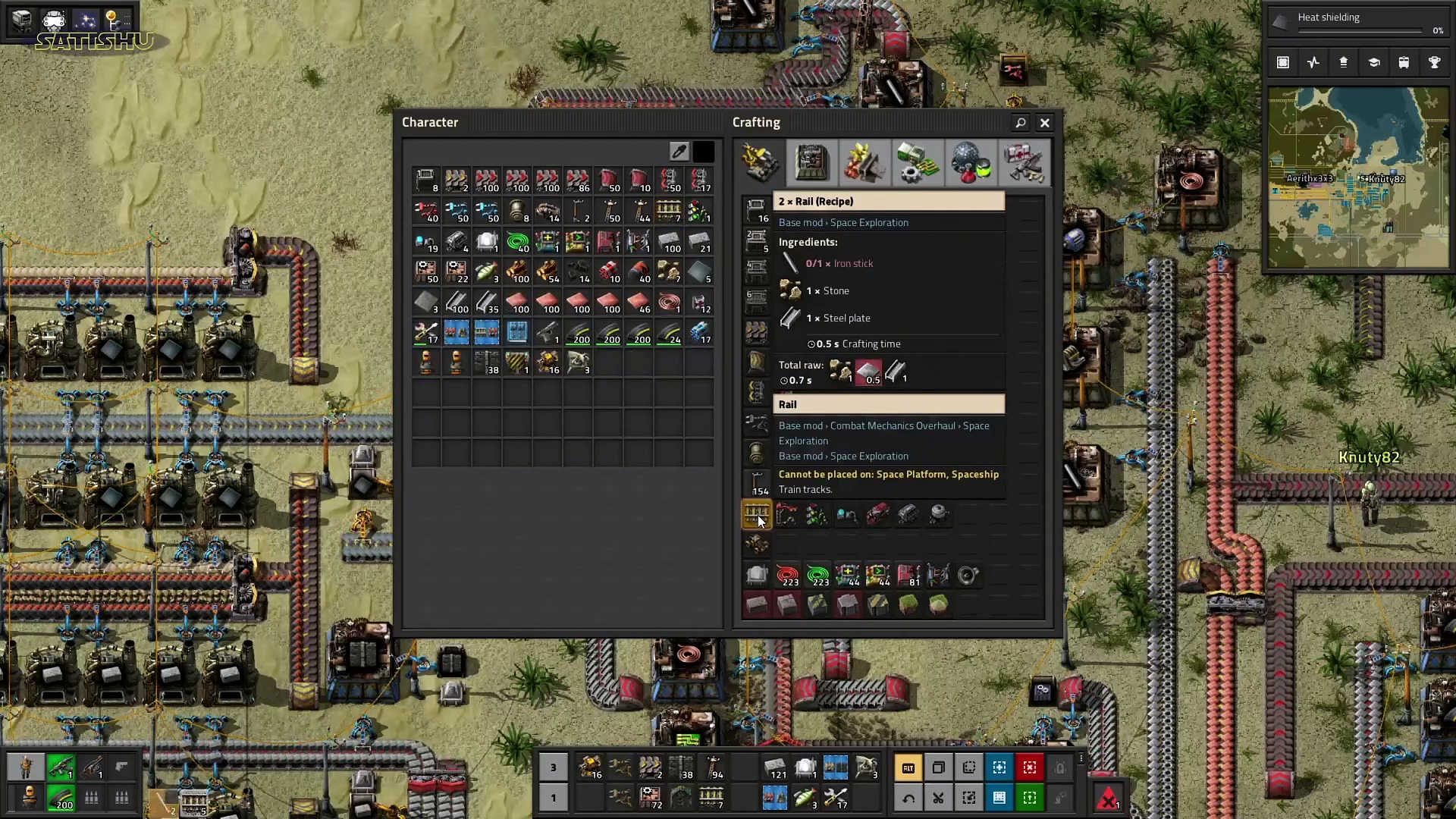Select the green upgrade planner
Image resolution: width=1456 pixels, height=819 pixels.
(x=1029, y=798)
